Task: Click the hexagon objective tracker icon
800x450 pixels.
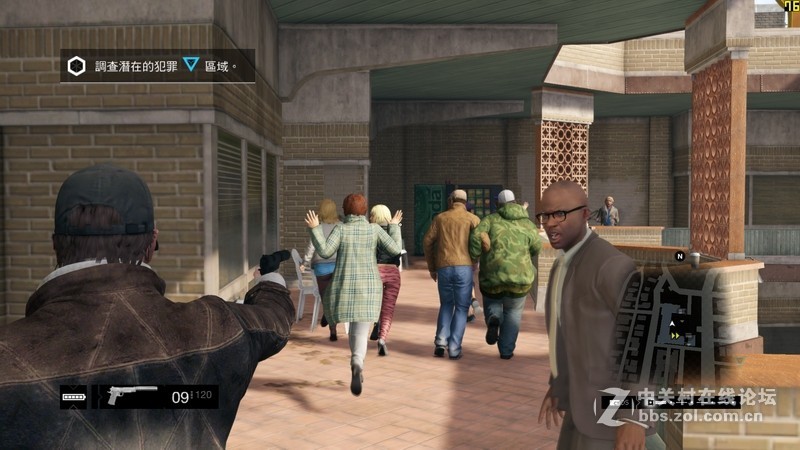Action: [x=76, y=66]
